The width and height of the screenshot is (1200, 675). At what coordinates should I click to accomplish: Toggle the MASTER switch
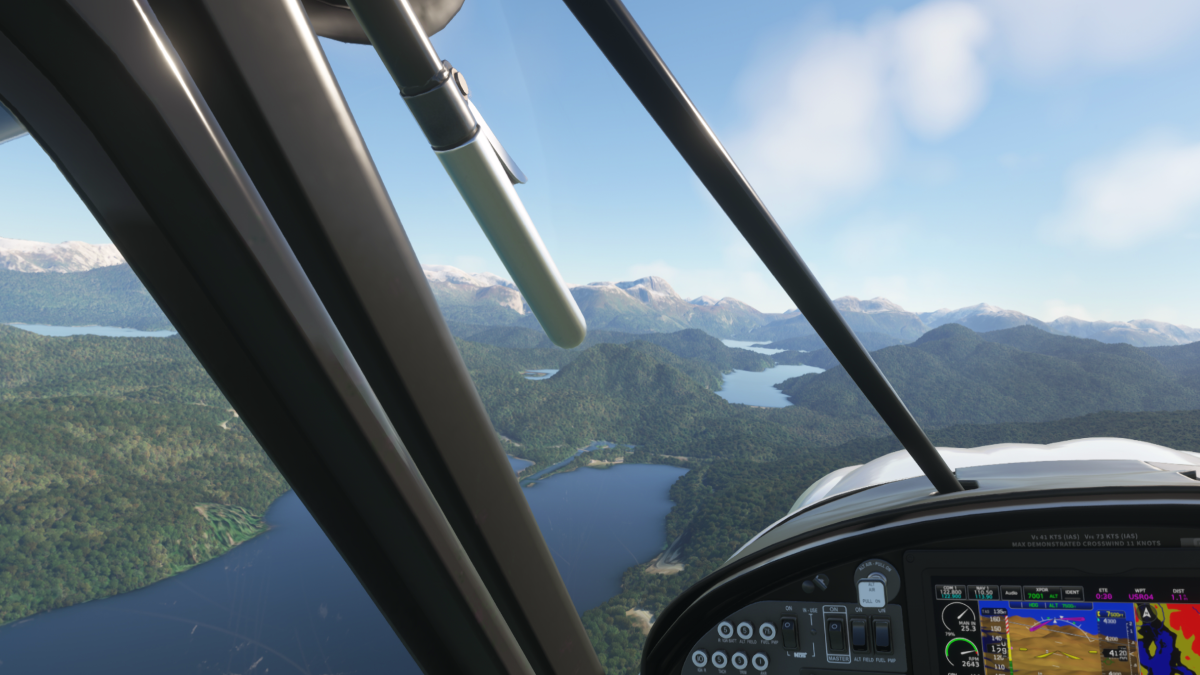coord(836,634)
